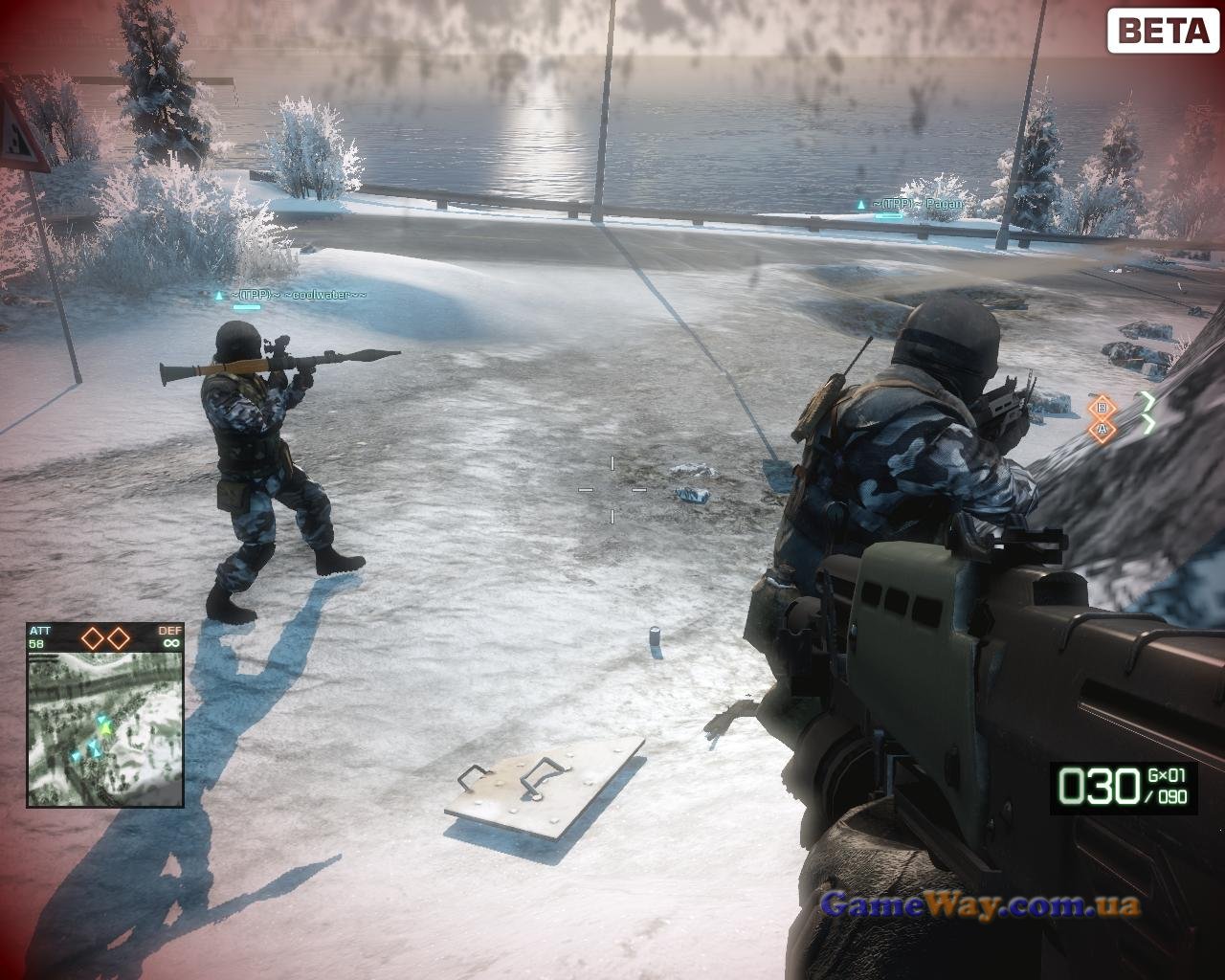Select the objective B diamond marker
Screen dimensions: 1225x980
tap(1102, 407)
